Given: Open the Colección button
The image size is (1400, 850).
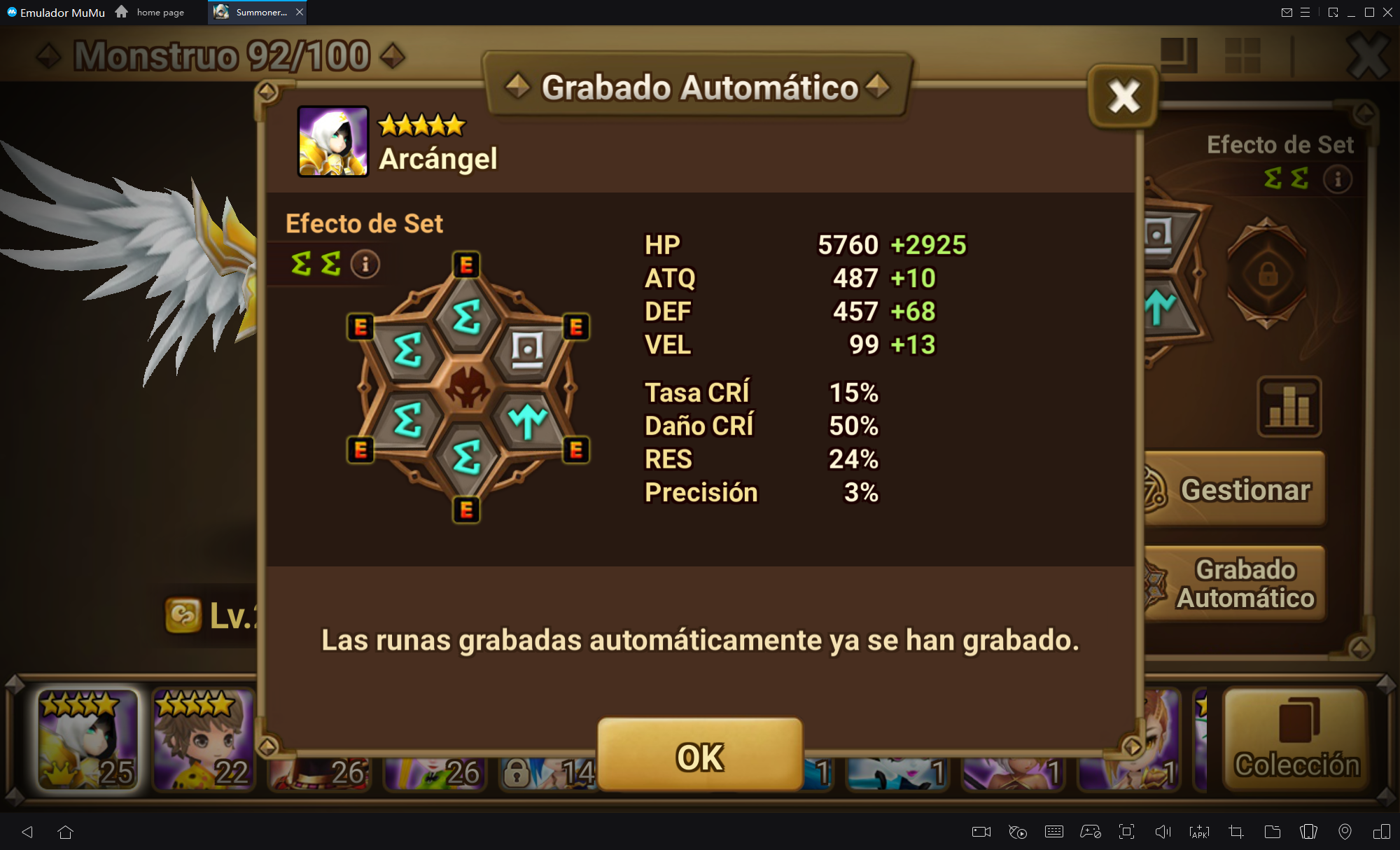Looking at the screenshot, I should click(x=1296, y=739).
